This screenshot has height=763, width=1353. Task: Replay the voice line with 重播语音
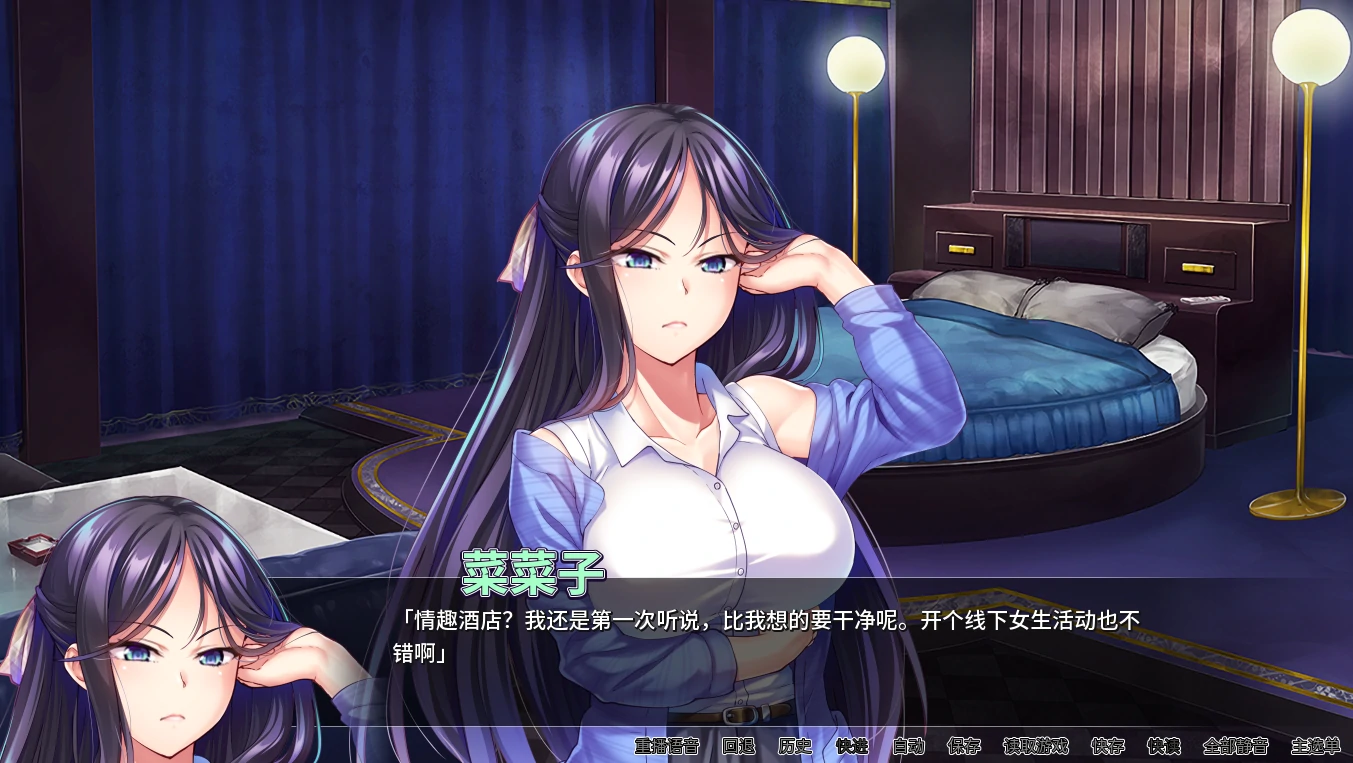665,746
